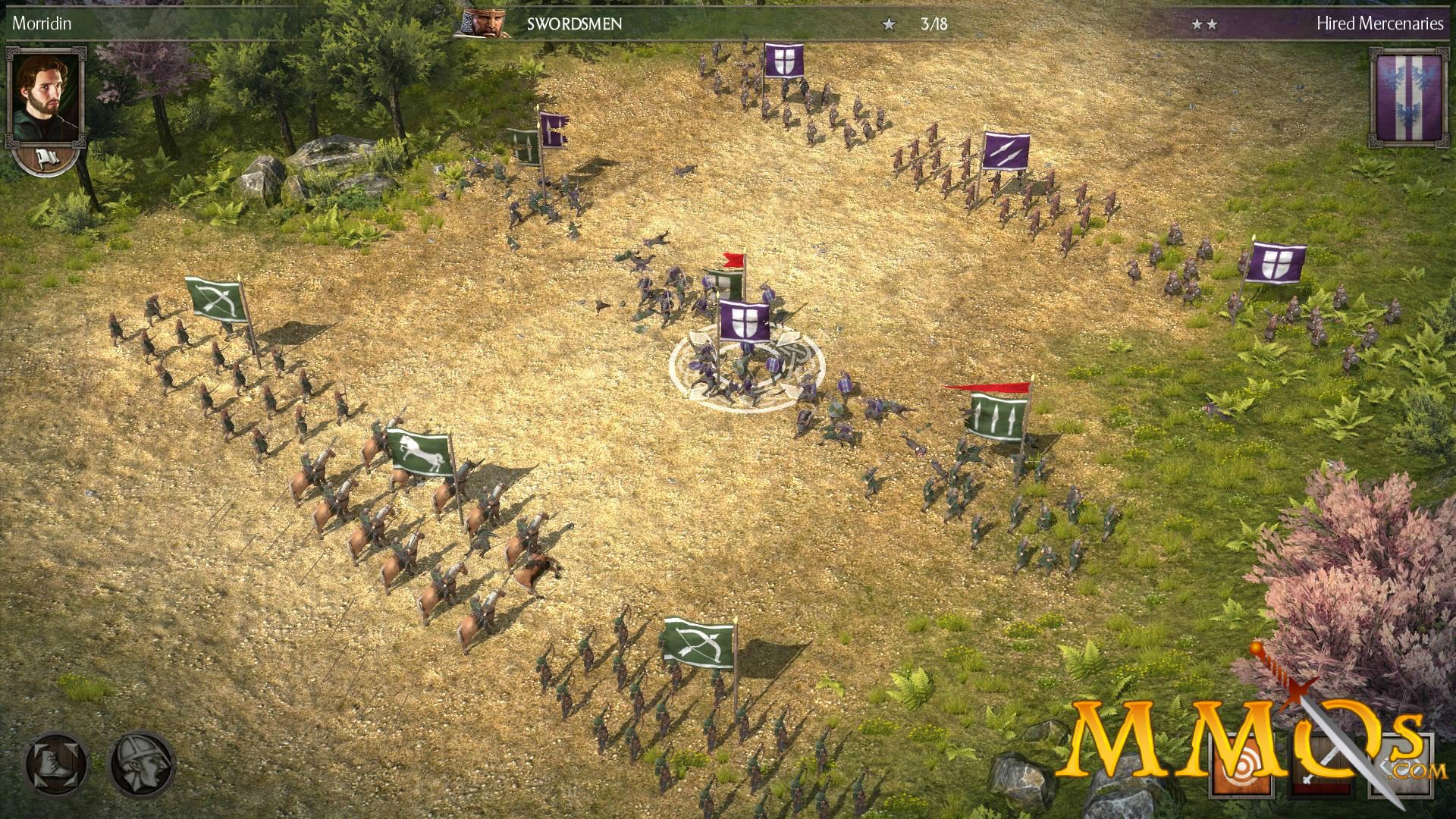Select the green archer banner on the left
The height and width of the screenshot is (819, 1456).
tap(215, 300)
